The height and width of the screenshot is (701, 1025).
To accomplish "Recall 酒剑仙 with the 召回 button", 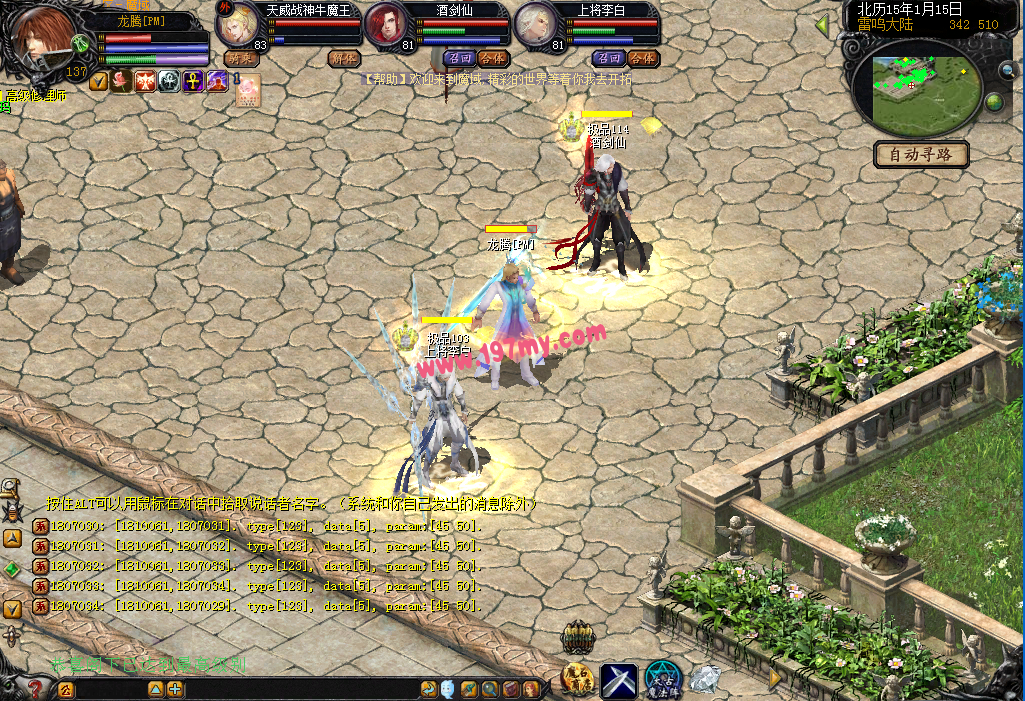I will tap(458, 59).
